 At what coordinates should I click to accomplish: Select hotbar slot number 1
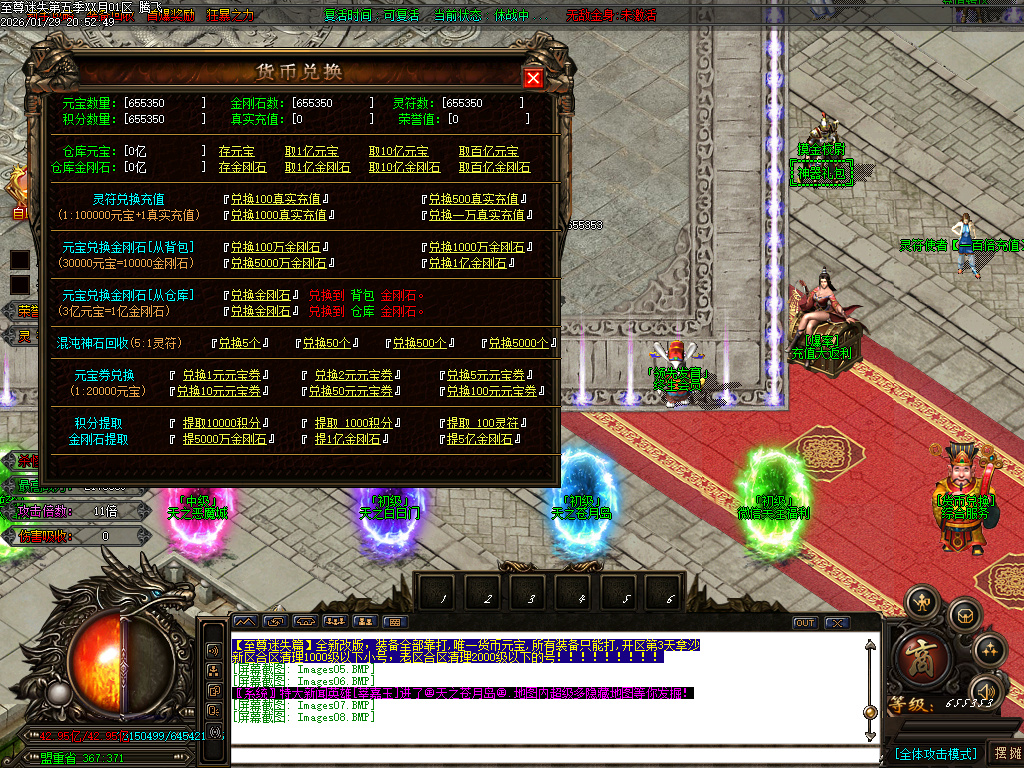click(x=442, y=597)
